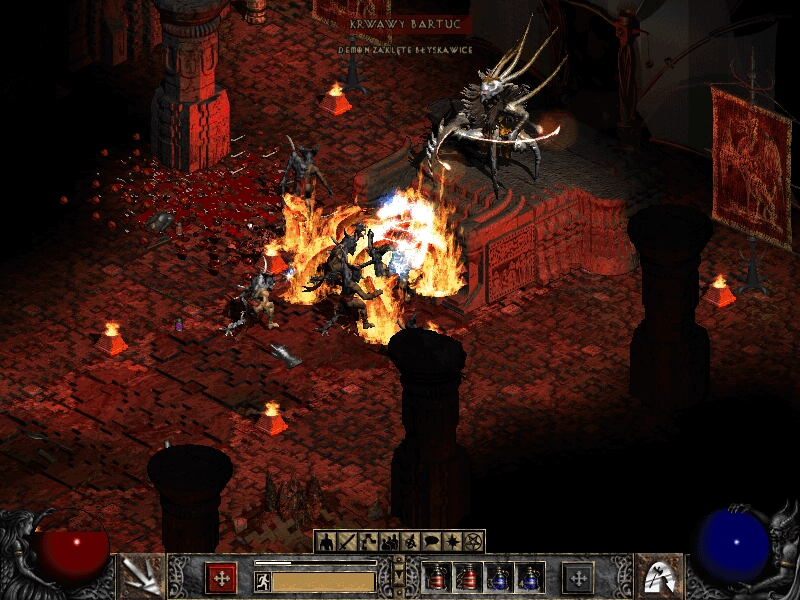The image size is (800, 600).
Task: Open the party screen icon
Action: click(x=389, y=542)
